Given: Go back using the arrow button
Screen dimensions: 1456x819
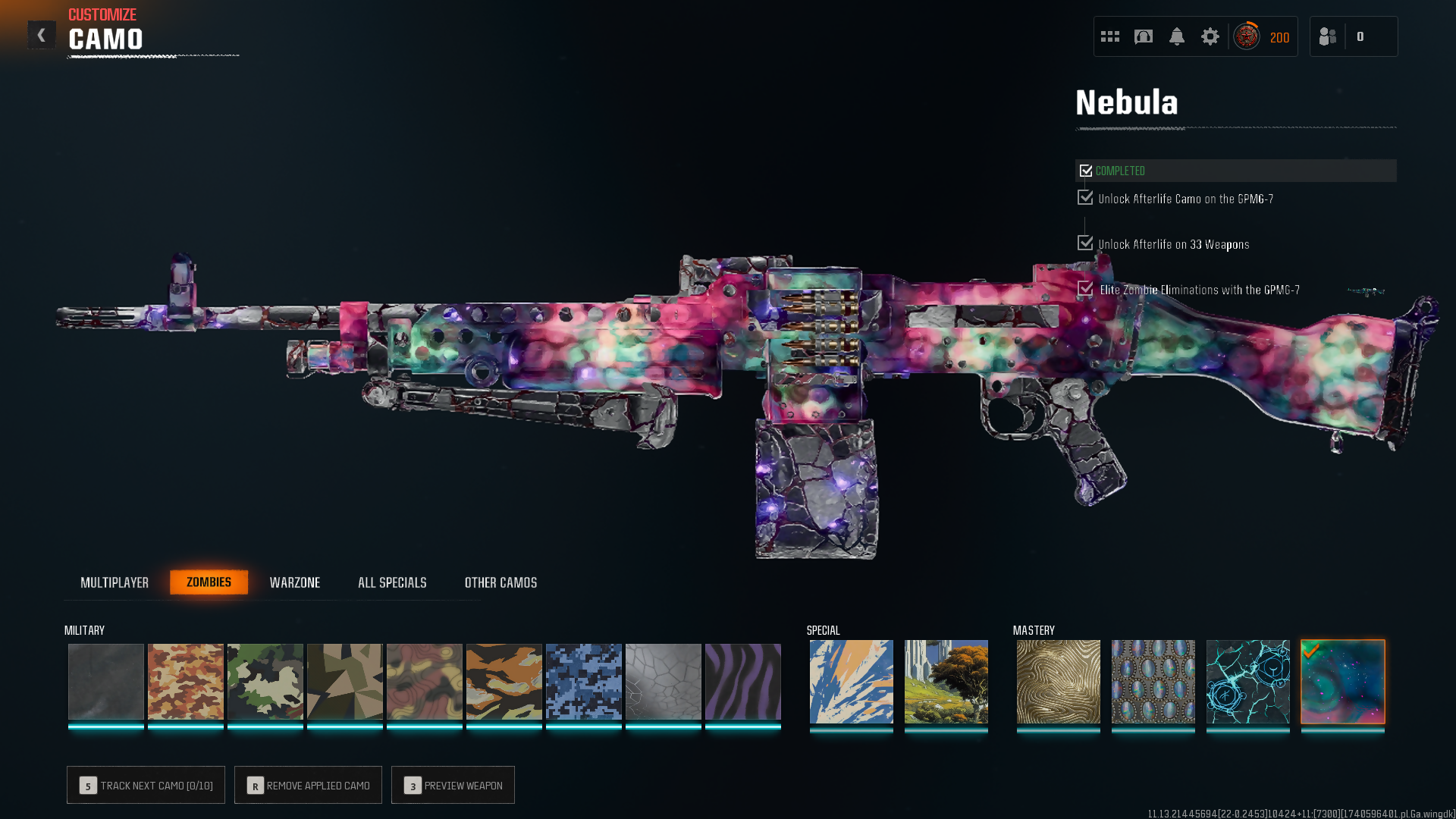Looking at the screenshot, I should click(x=42, y=35).
